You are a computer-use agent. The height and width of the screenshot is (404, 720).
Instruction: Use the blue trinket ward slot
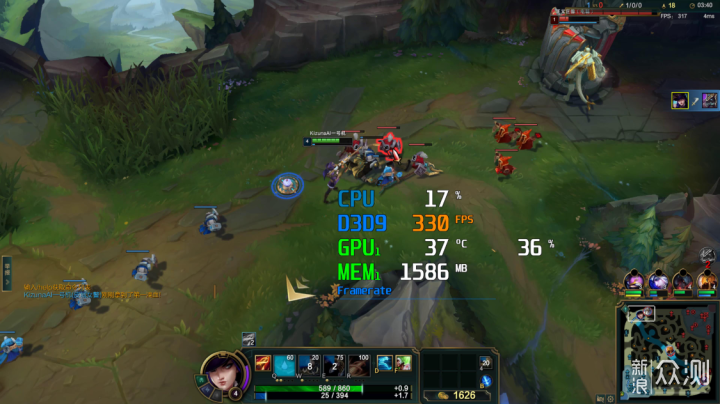coord(486,380)
